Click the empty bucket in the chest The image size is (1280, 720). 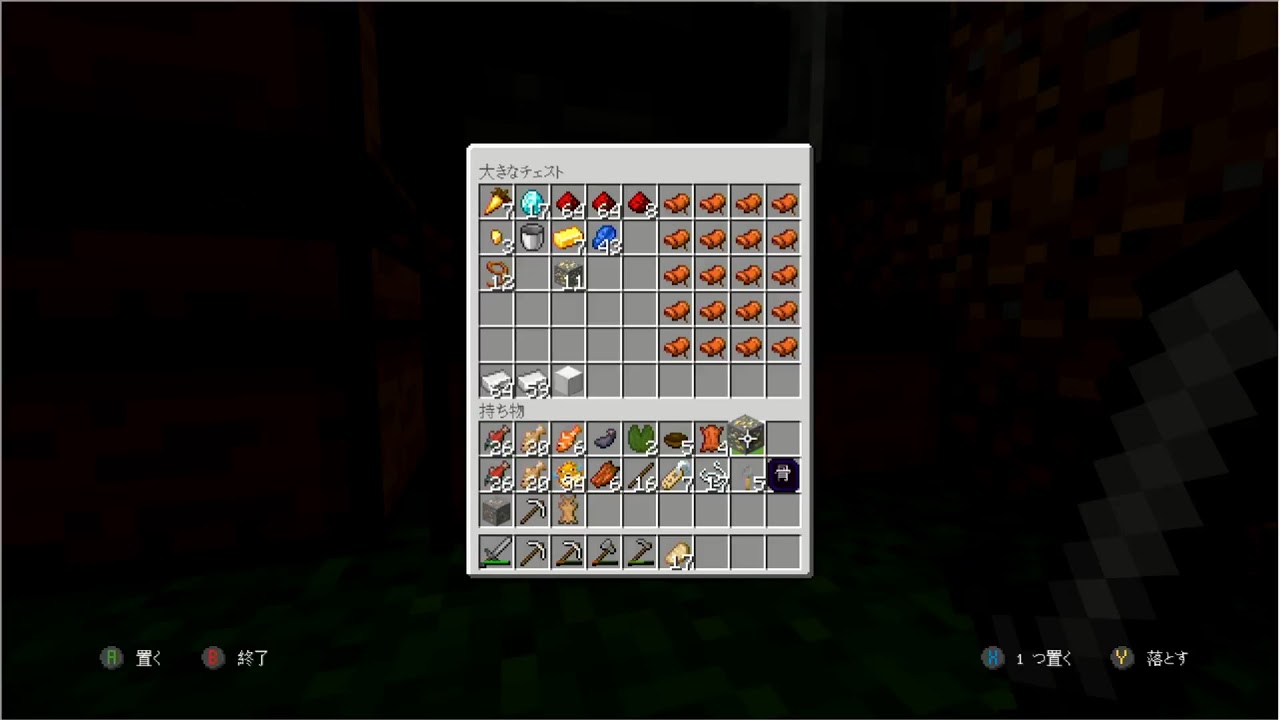tap(532, 240)
